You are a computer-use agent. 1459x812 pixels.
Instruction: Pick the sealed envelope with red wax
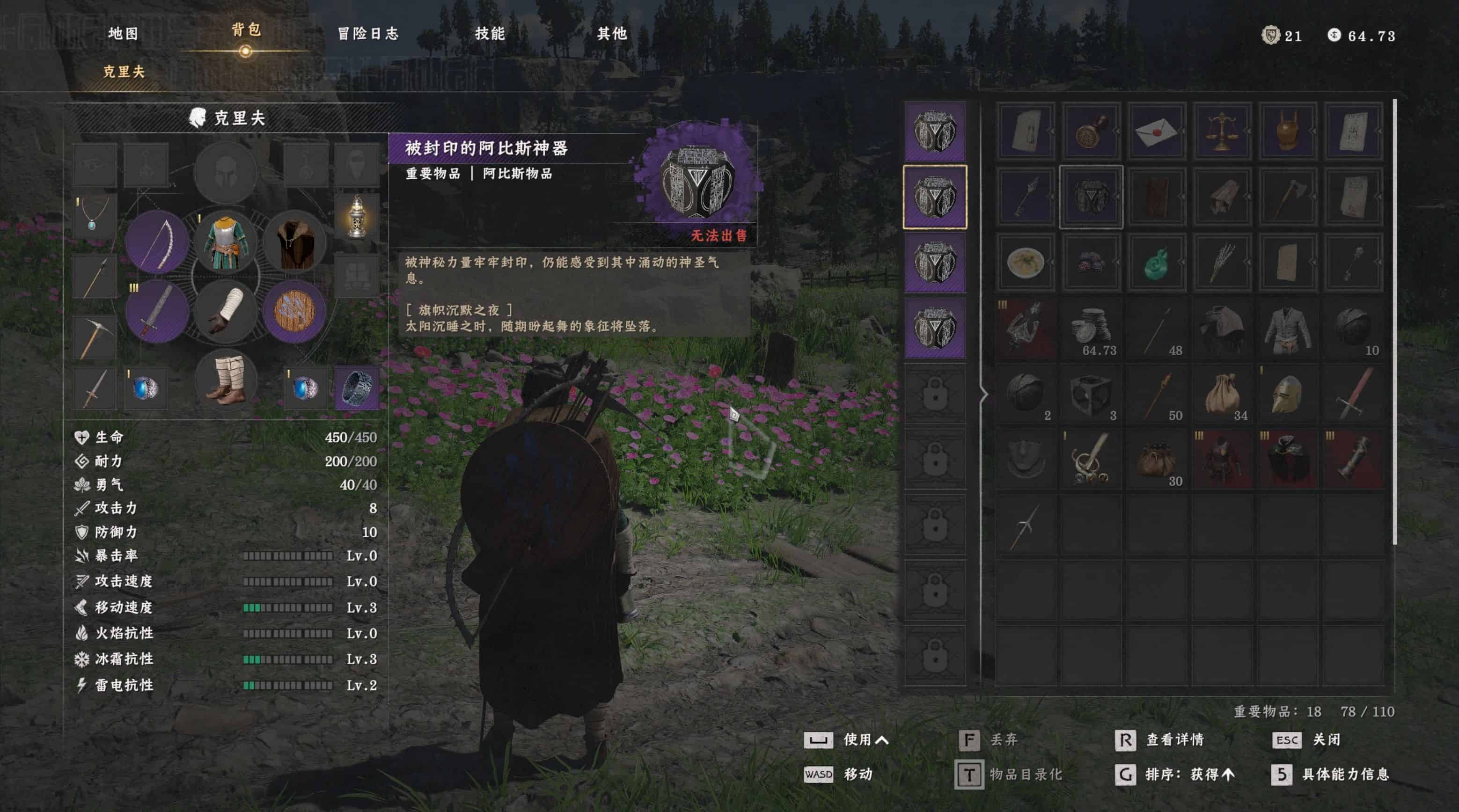[x=1156, y=131]
